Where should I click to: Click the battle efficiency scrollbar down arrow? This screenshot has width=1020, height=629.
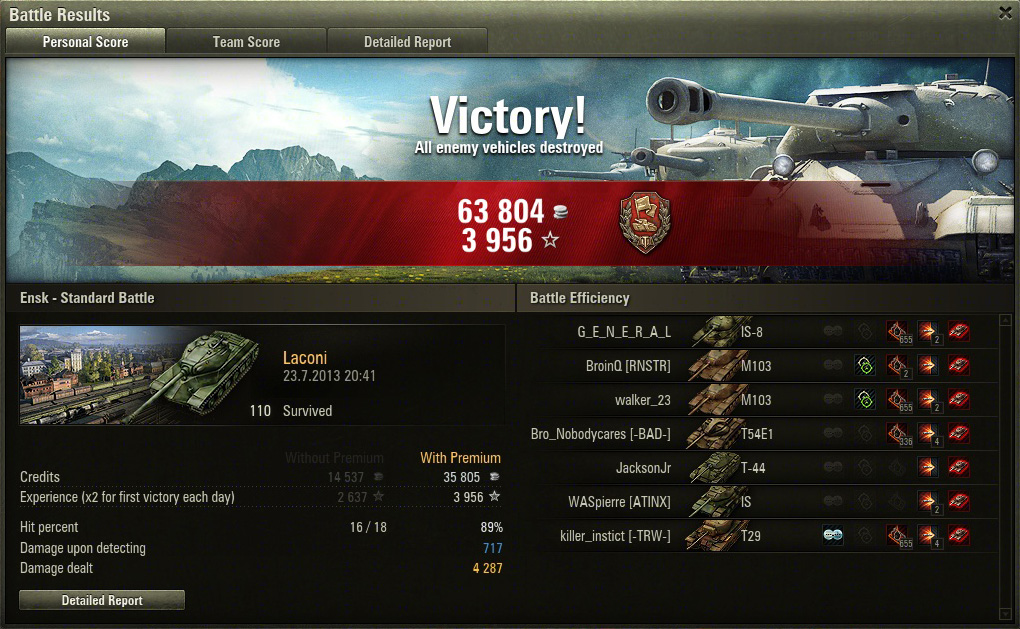(1006, 612)
